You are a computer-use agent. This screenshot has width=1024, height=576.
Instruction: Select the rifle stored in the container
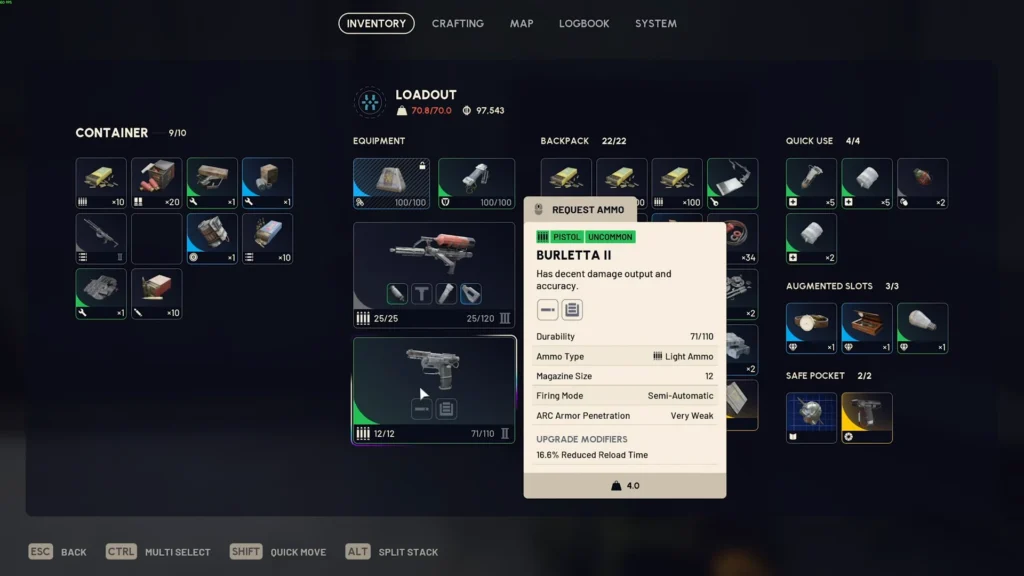101,239
